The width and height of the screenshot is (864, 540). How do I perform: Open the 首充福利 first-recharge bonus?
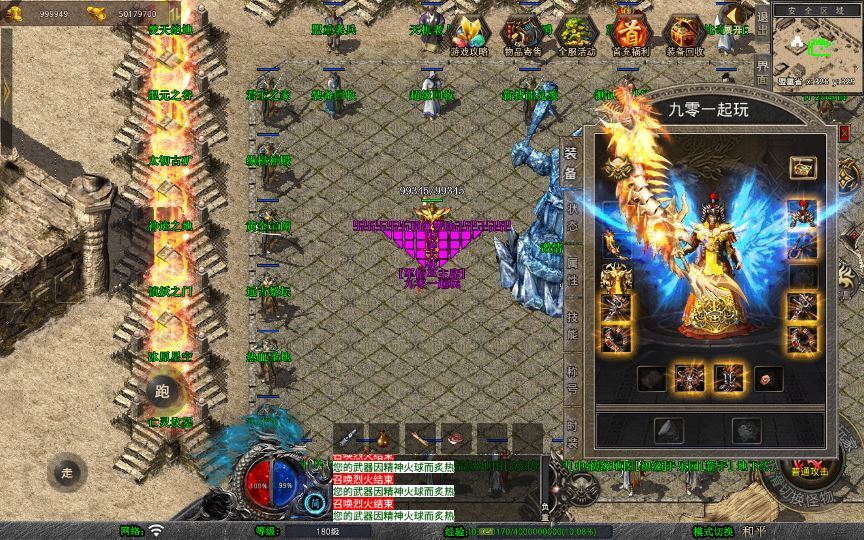pyautogui.click(x=629, y=37)
